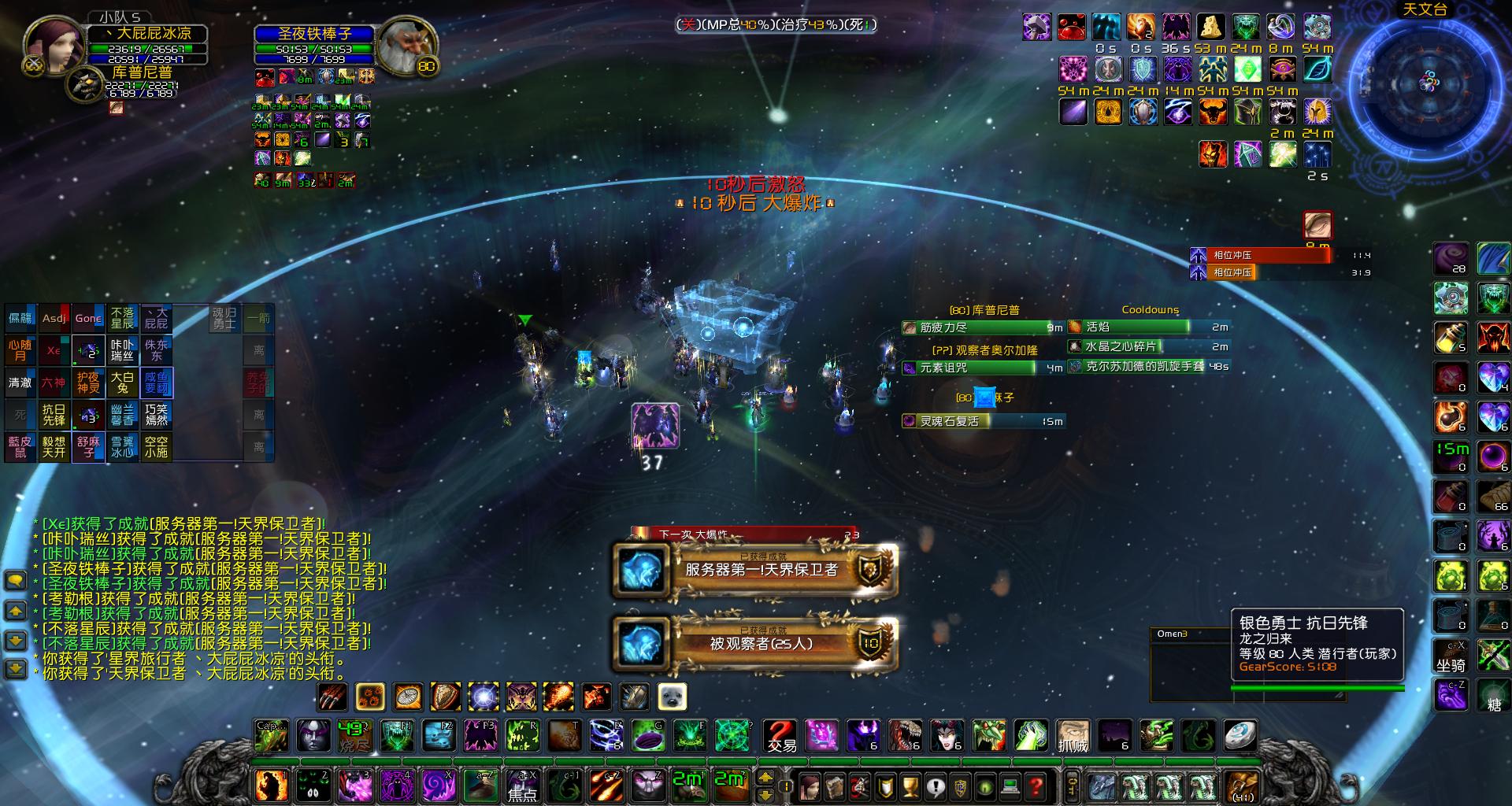
Task: Open the chat speech bubble button
Action: point(16,581)
